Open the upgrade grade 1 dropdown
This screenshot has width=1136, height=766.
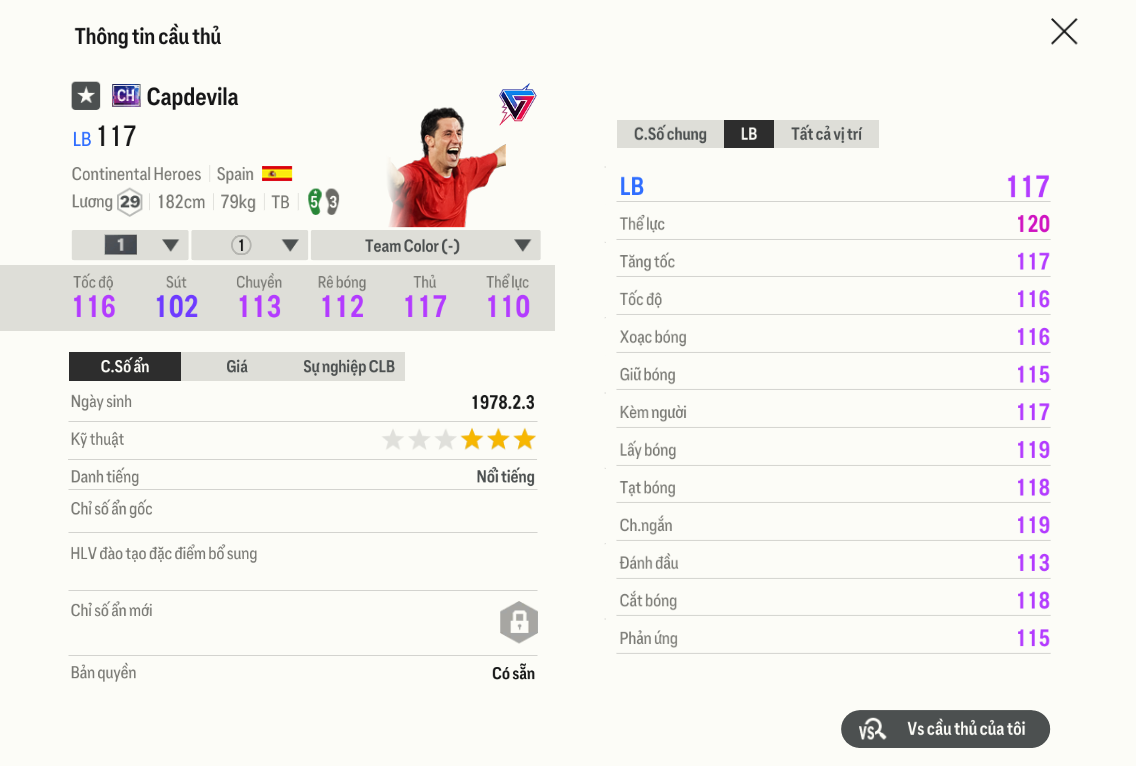tap(130, 246)
